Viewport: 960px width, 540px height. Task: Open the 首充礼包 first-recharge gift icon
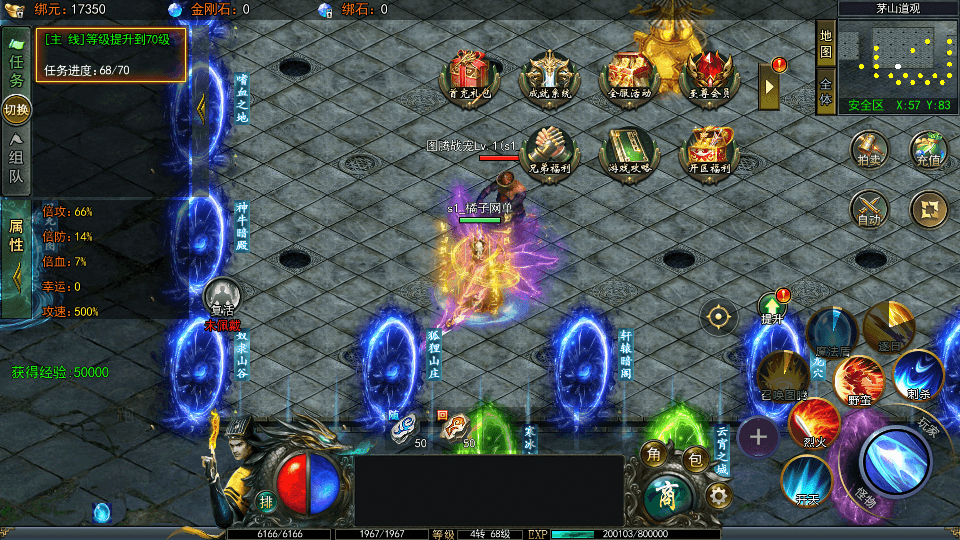point(469,73)
